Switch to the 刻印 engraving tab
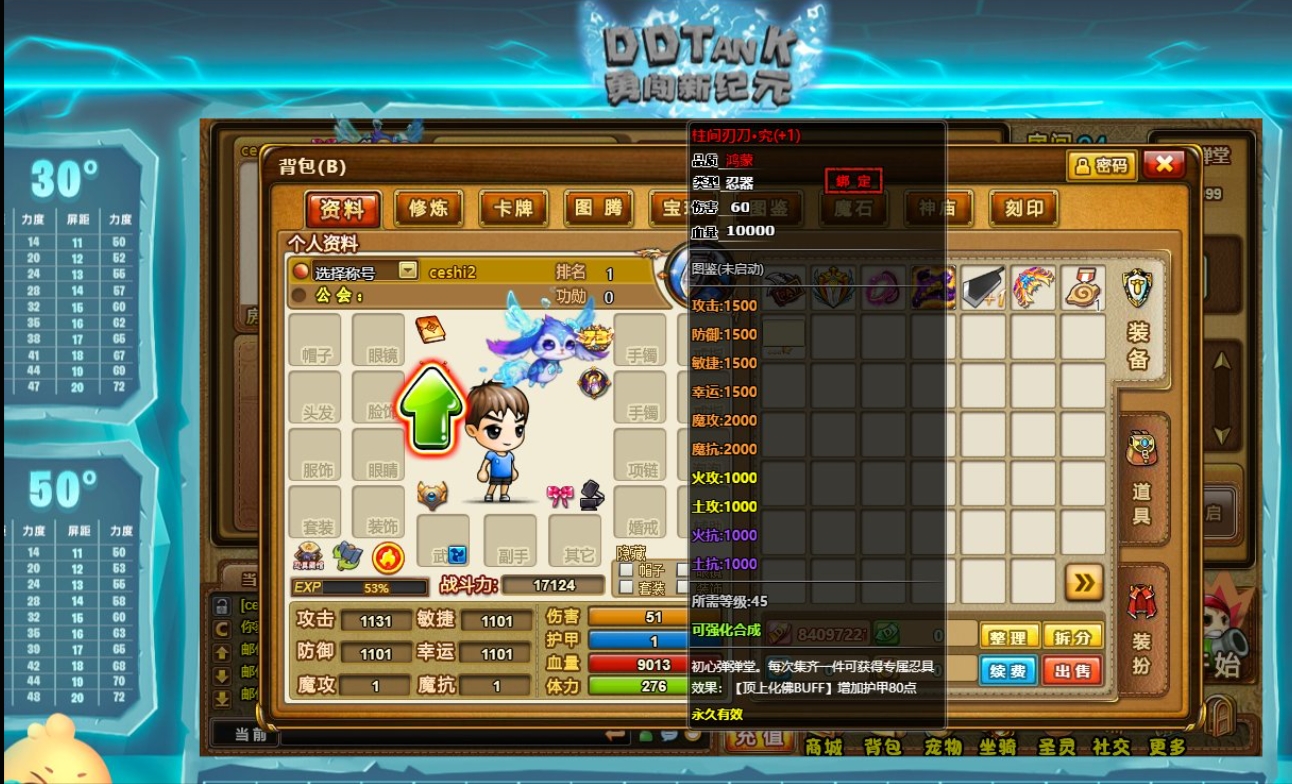The height and width of the screenshot is (784, 1292). coord(1024,209)
